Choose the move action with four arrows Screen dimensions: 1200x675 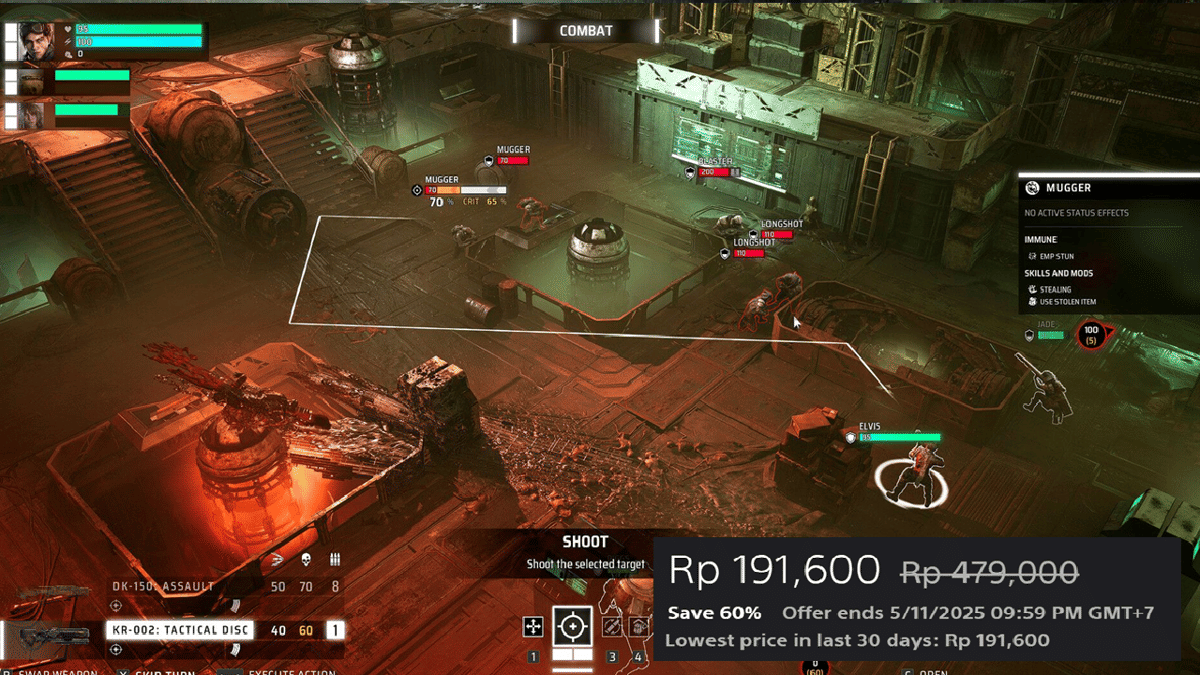(x=533, y=627)
